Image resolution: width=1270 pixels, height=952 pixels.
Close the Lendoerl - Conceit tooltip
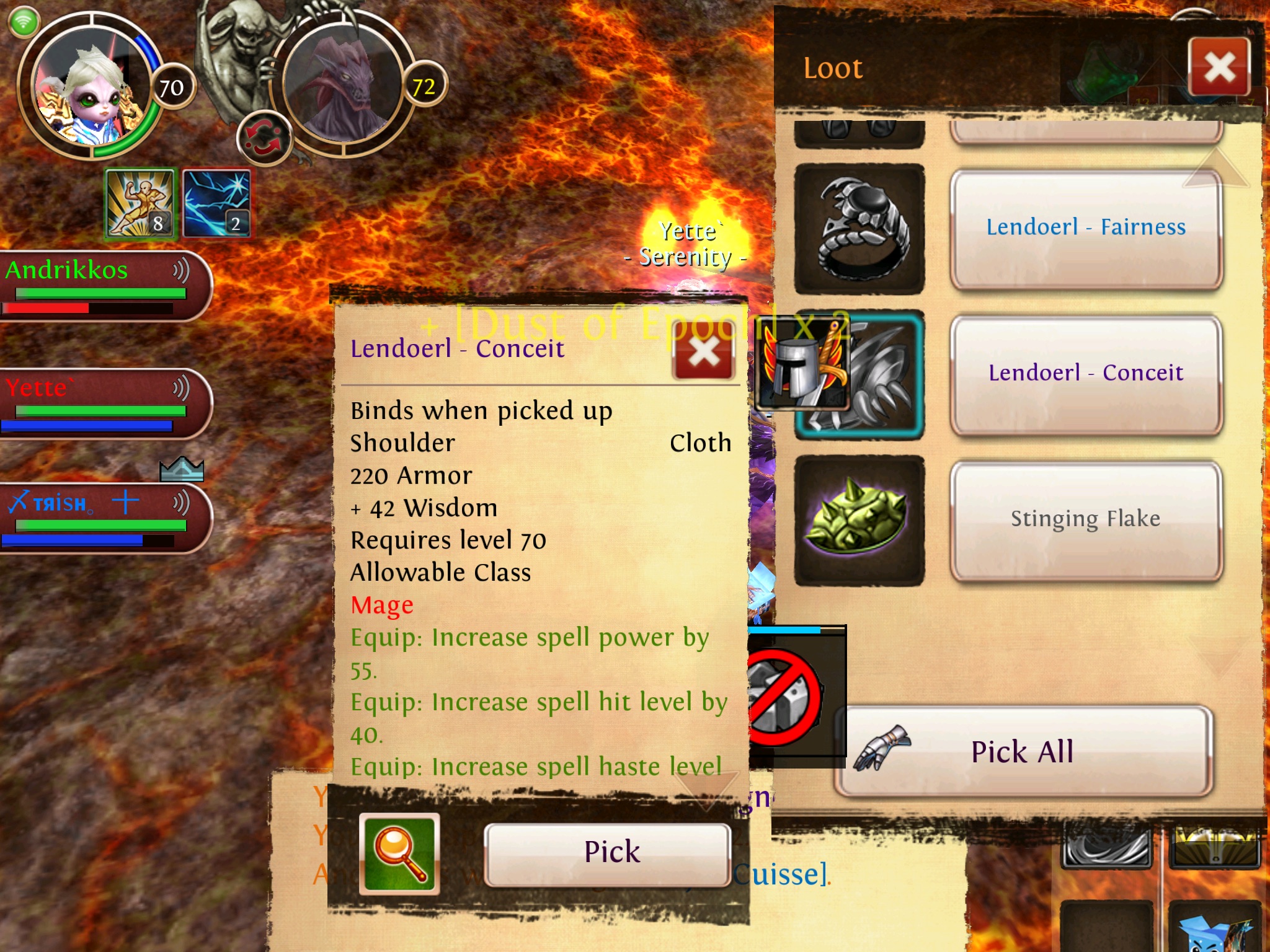point(704,353)
